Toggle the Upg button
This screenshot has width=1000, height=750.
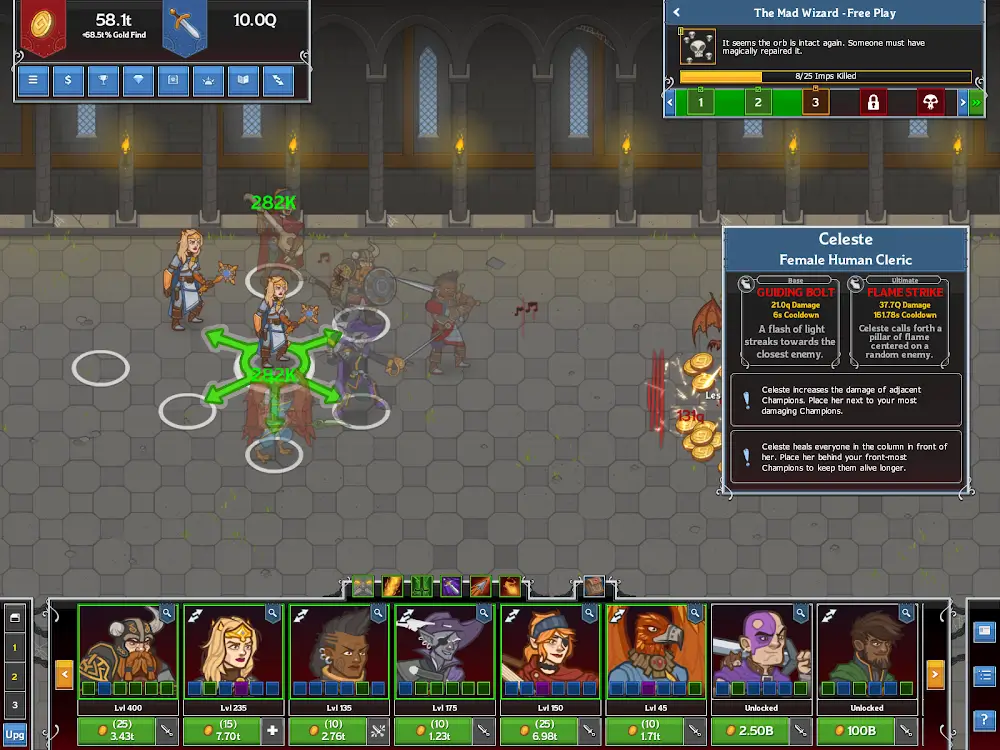pyautogui.click(x=14, y=733)
